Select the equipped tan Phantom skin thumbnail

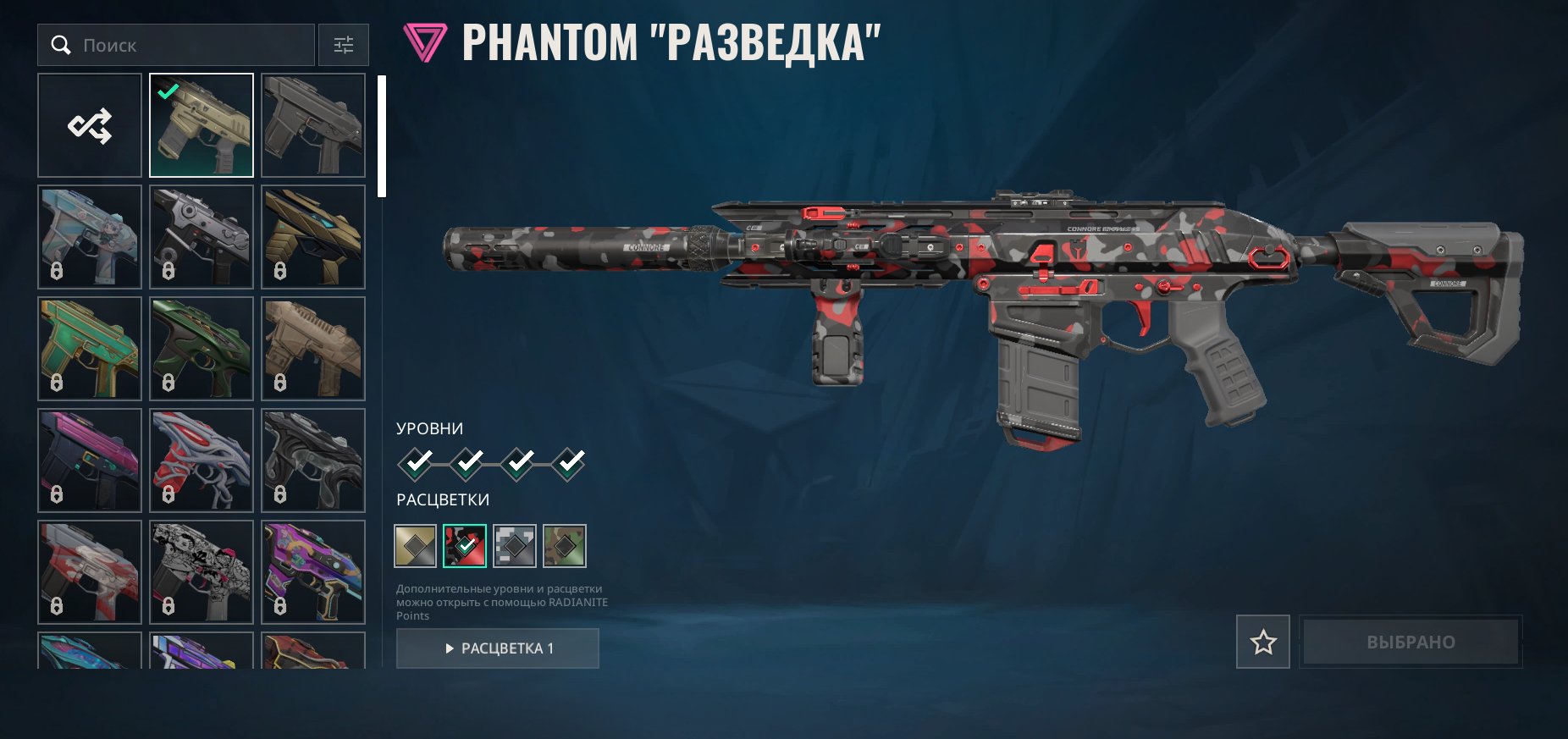(202, 125)
